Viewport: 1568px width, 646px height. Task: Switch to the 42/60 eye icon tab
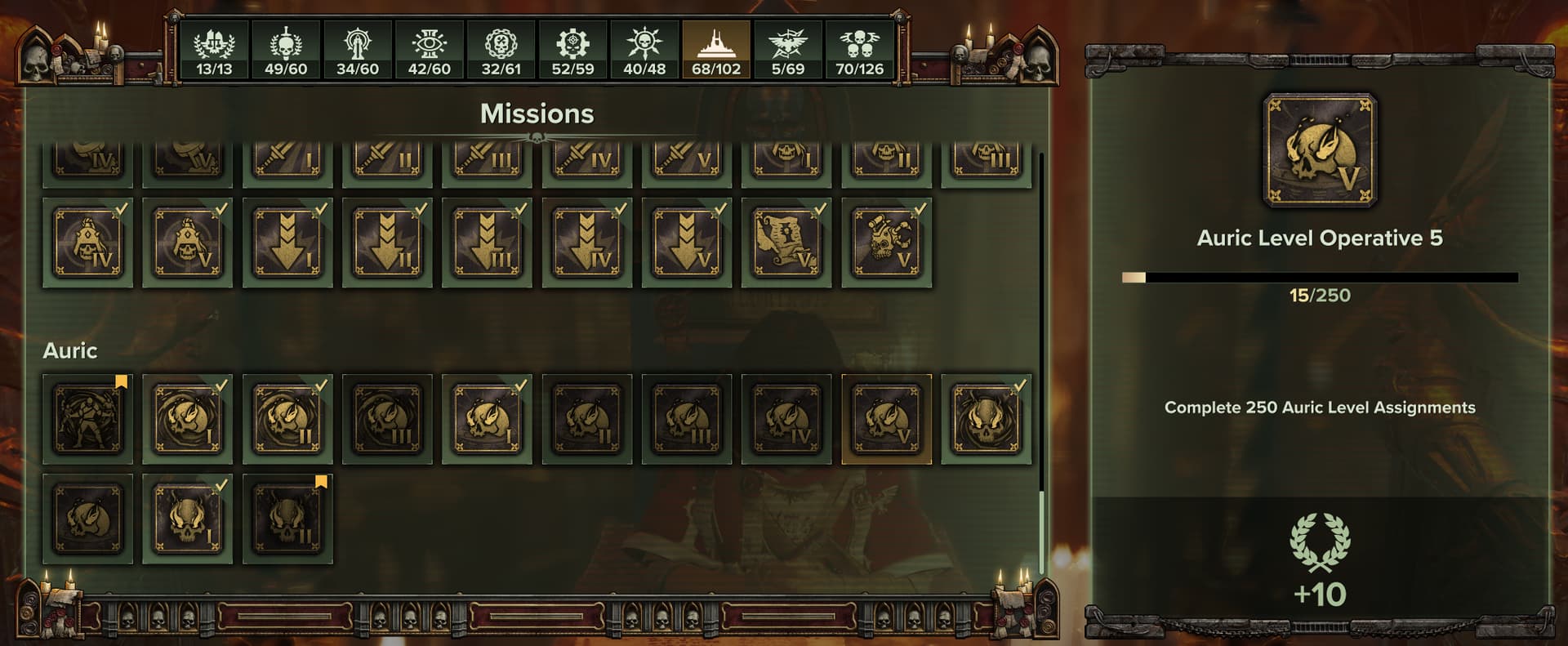click(430, 51)
